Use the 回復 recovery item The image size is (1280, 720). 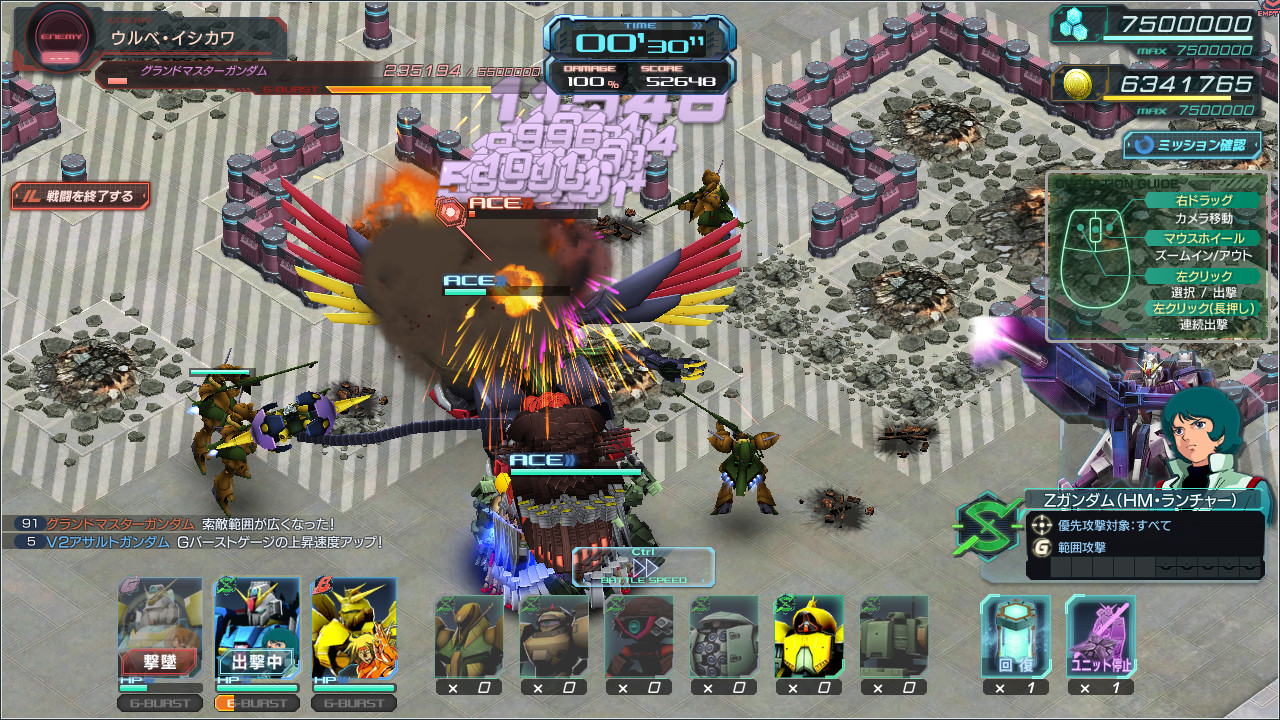[1015, 636]
